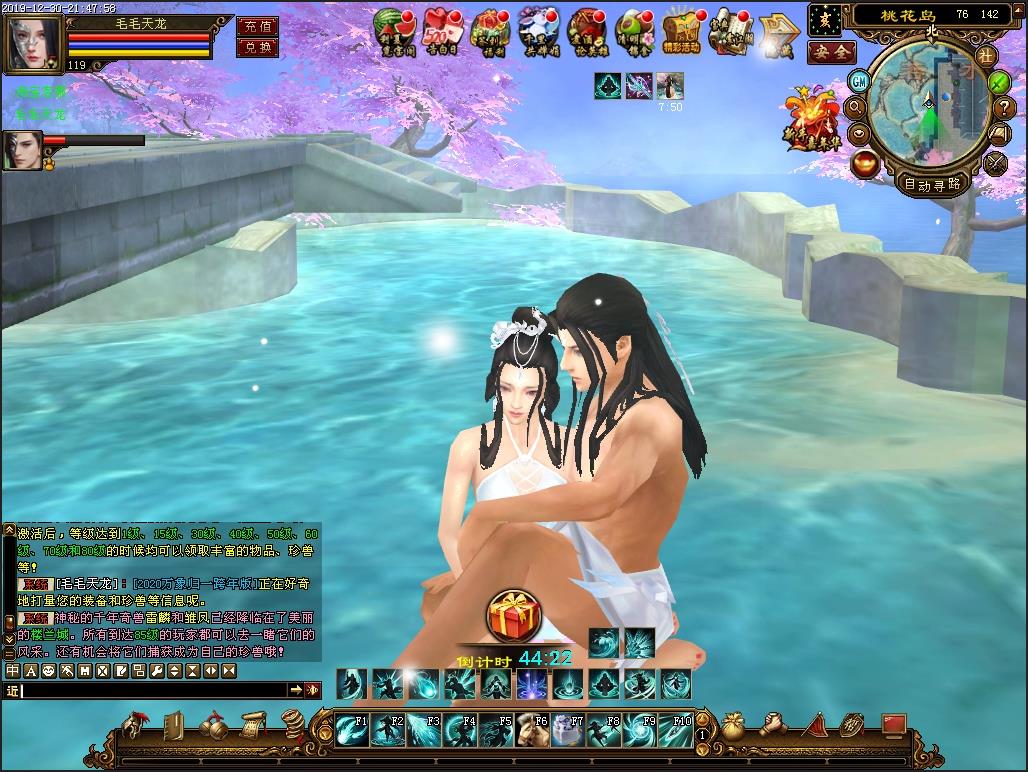Select the player portrait 毛毛天龙
The width and height of the screenshot is (1028, 772).
point(34,42)
